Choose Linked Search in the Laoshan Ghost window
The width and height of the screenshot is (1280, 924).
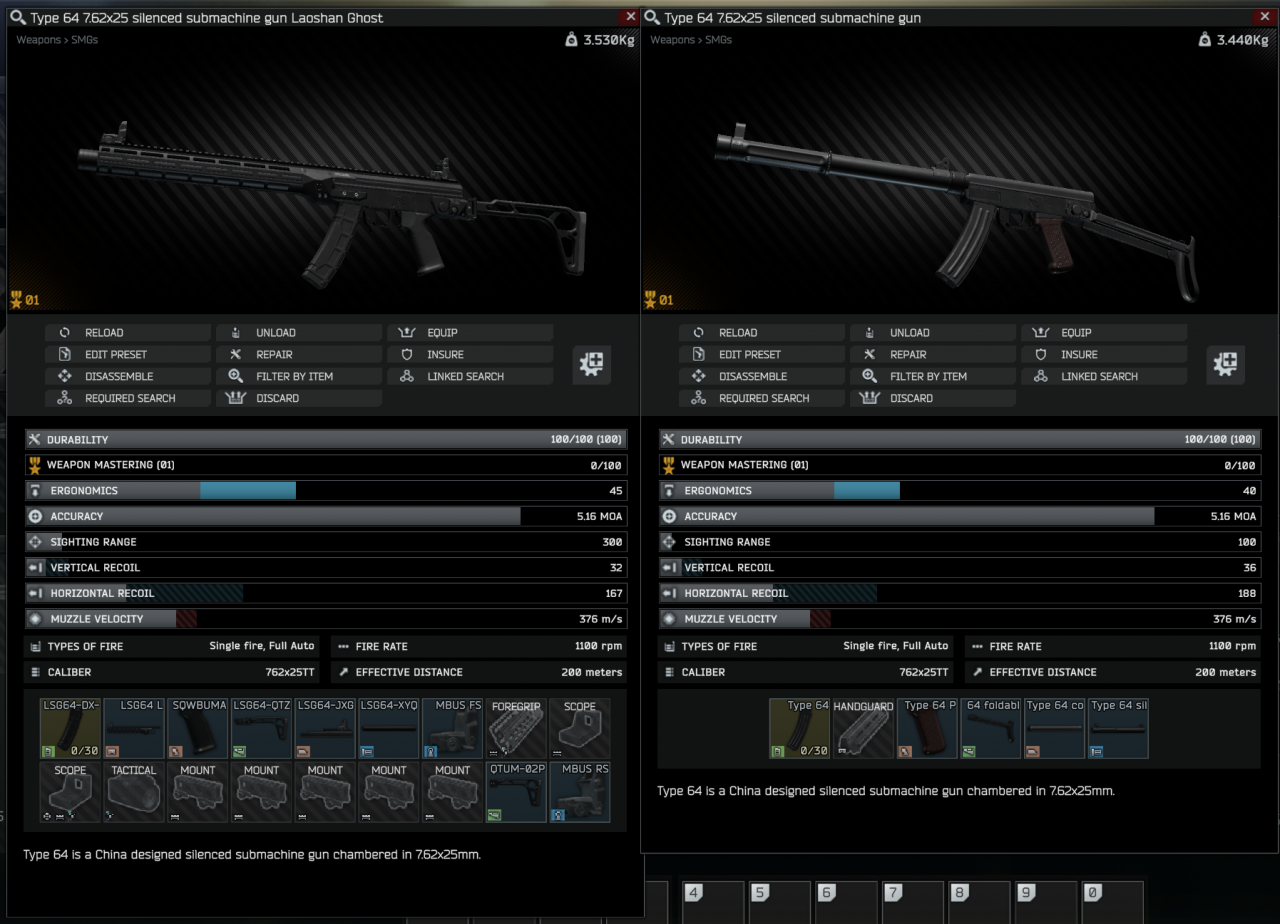(465, 376)
